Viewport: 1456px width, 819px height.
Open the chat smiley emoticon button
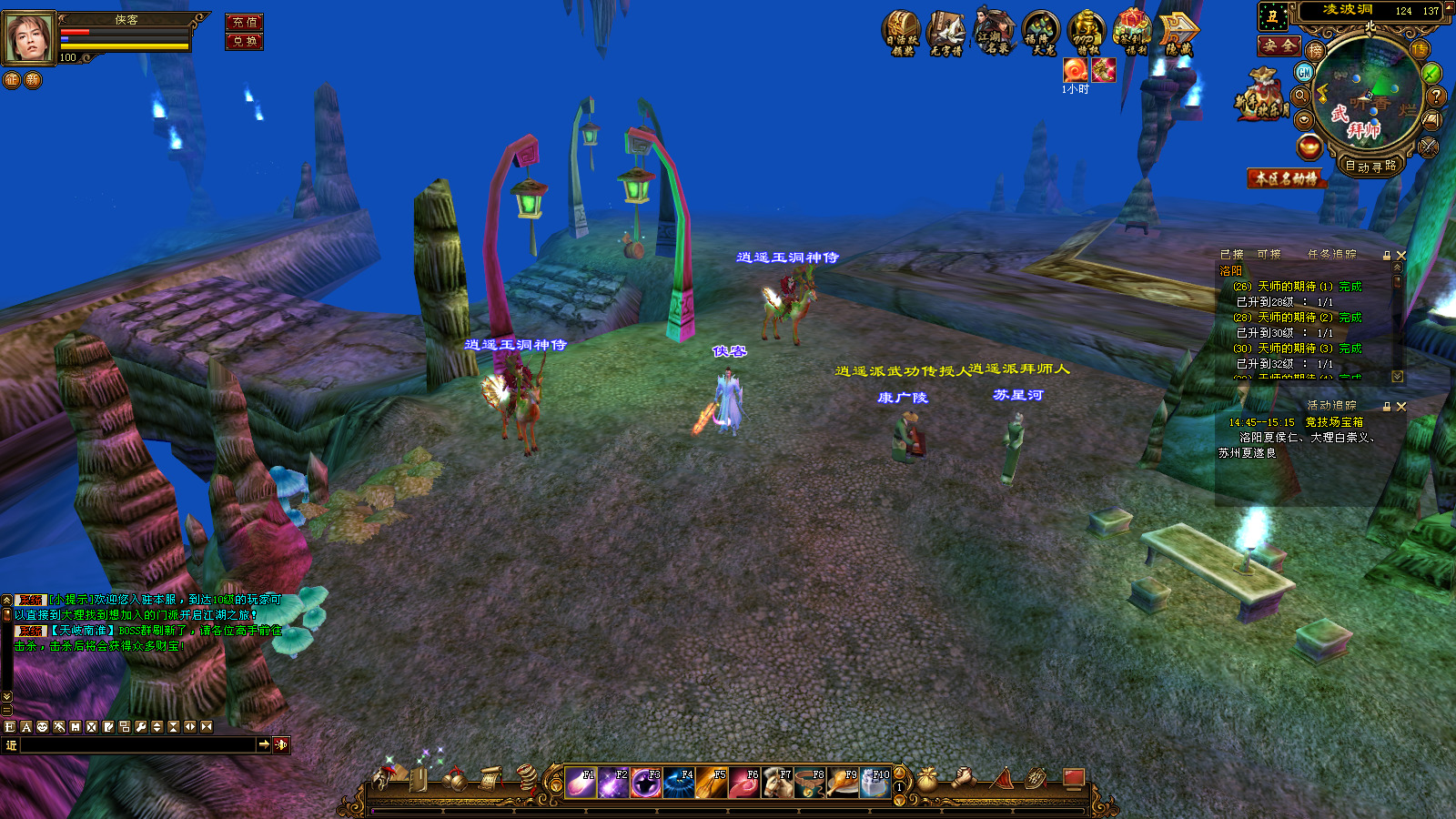[x=43, y=727]
